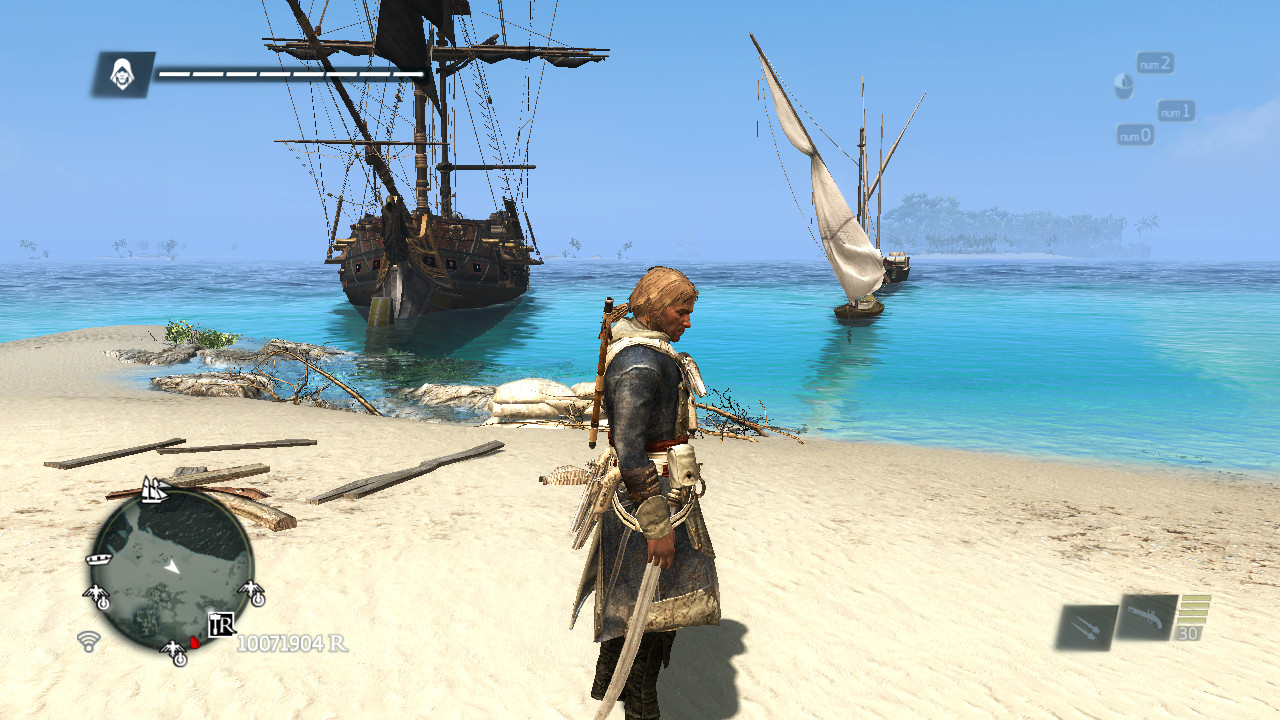This screenshot has width=1280, height=720.
Task: Click the left eagle viewpoint icon
Action: pos(95,595)
